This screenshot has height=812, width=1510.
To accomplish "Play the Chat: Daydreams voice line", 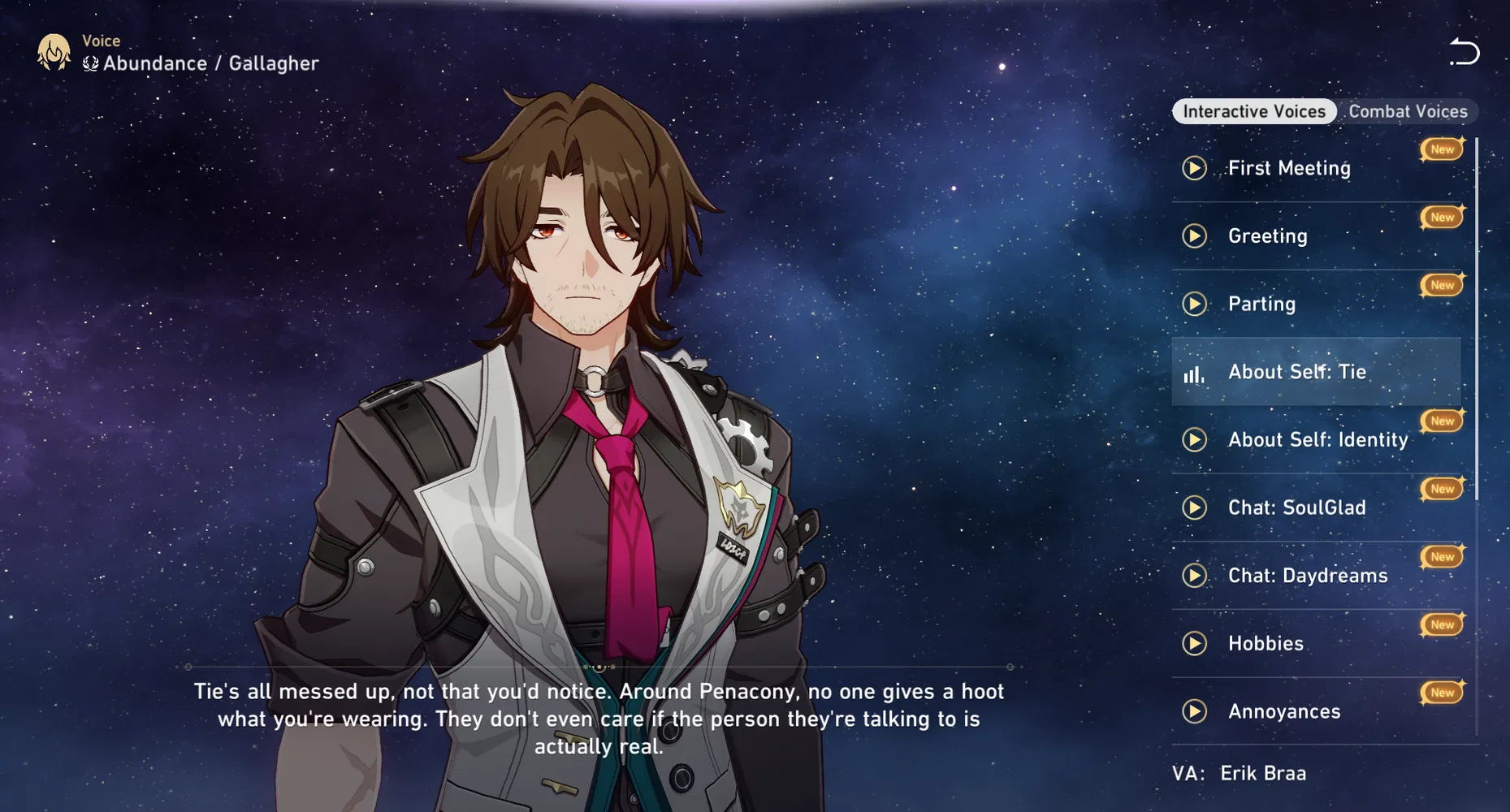I will coord(1194,576).
